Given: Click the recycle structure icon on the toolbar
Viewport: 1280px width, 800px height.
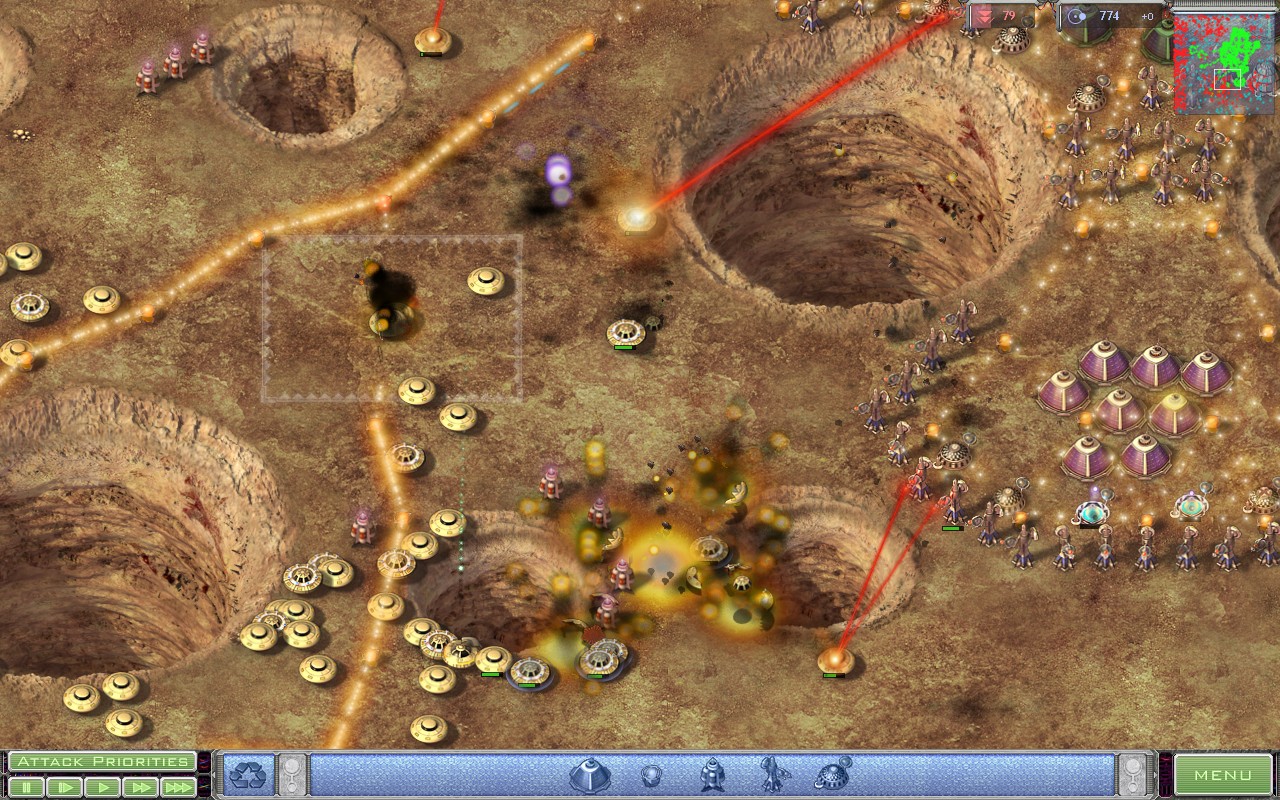Looking at the screenshot, I should pos(246,773).
